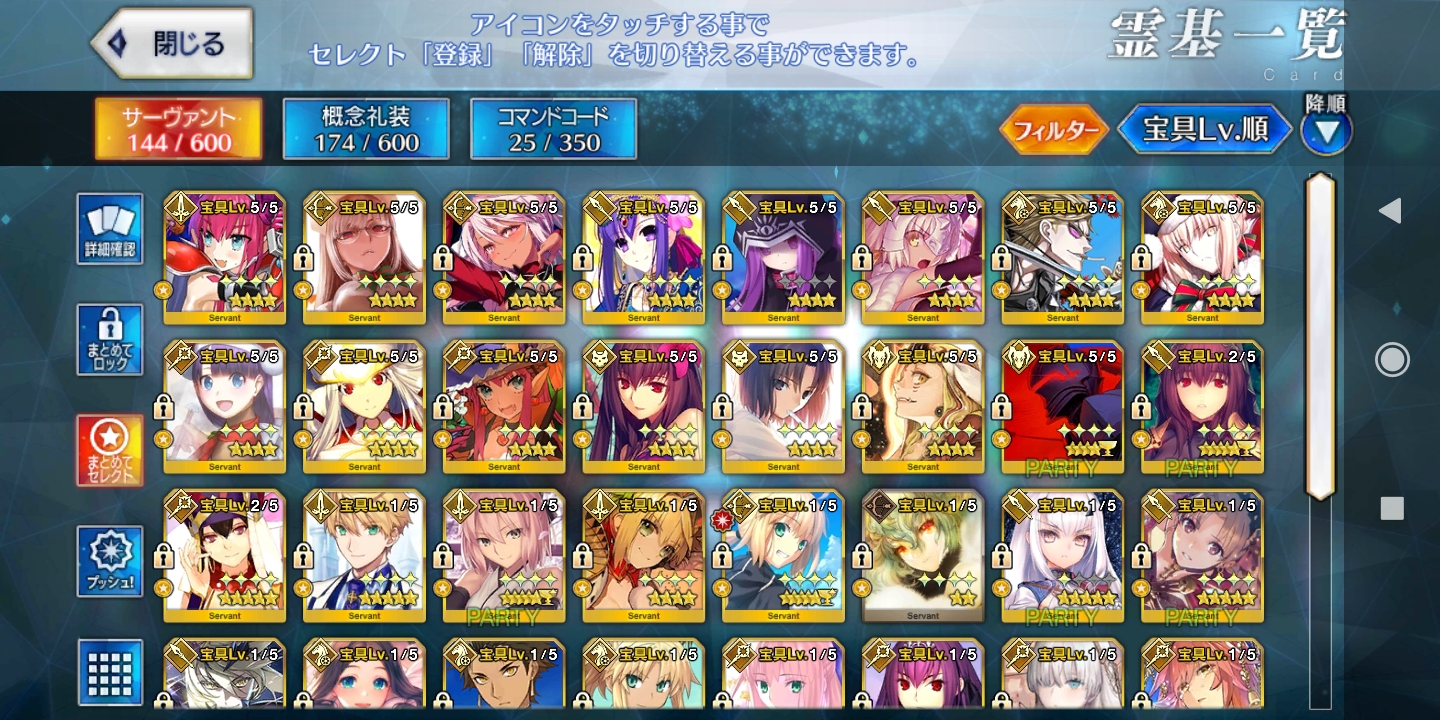Select the まとめてロック bulk lock tool
The image size is (1440, 720).
(110, 340)
